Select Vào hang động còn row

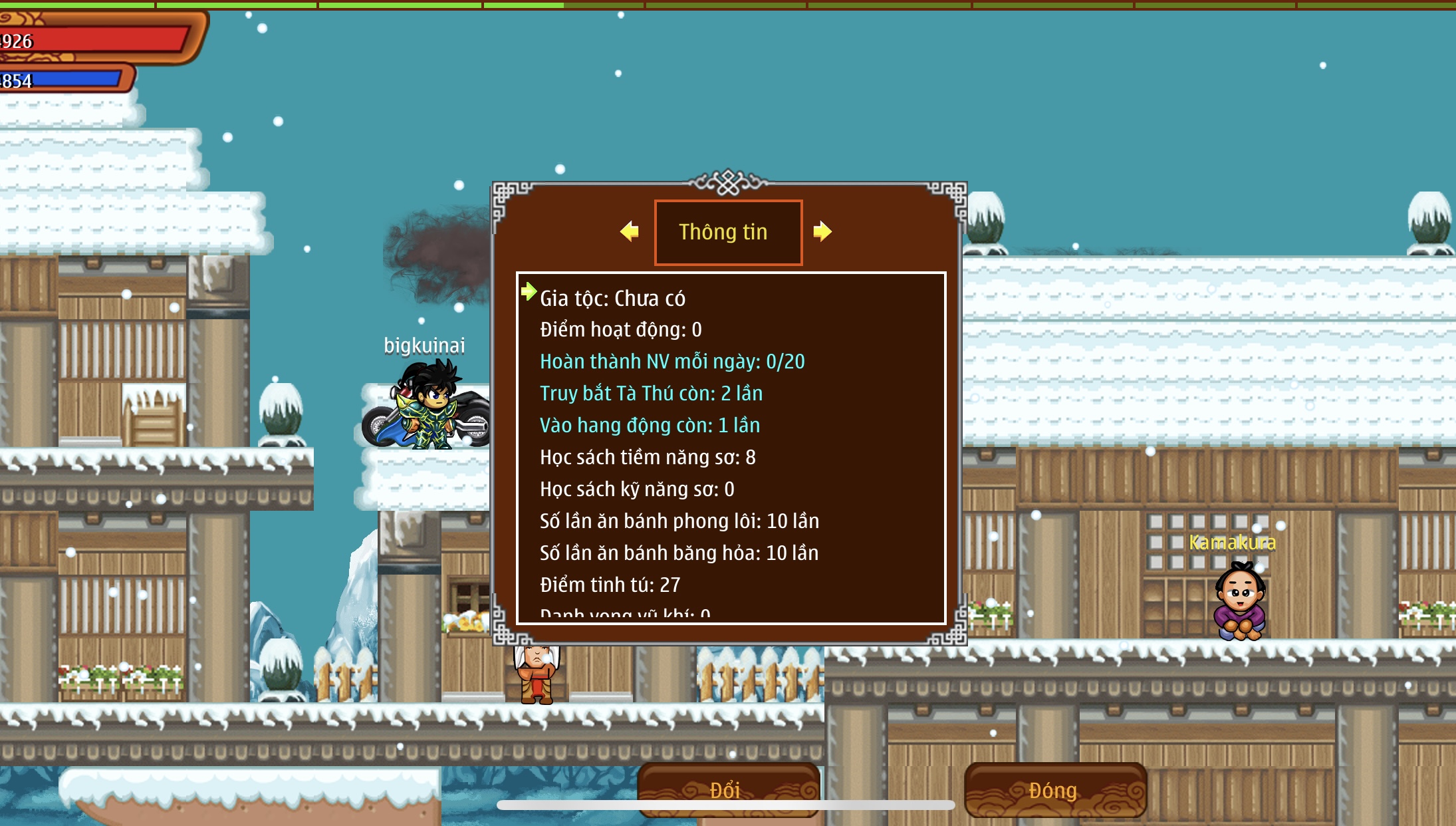coord(650,426)
